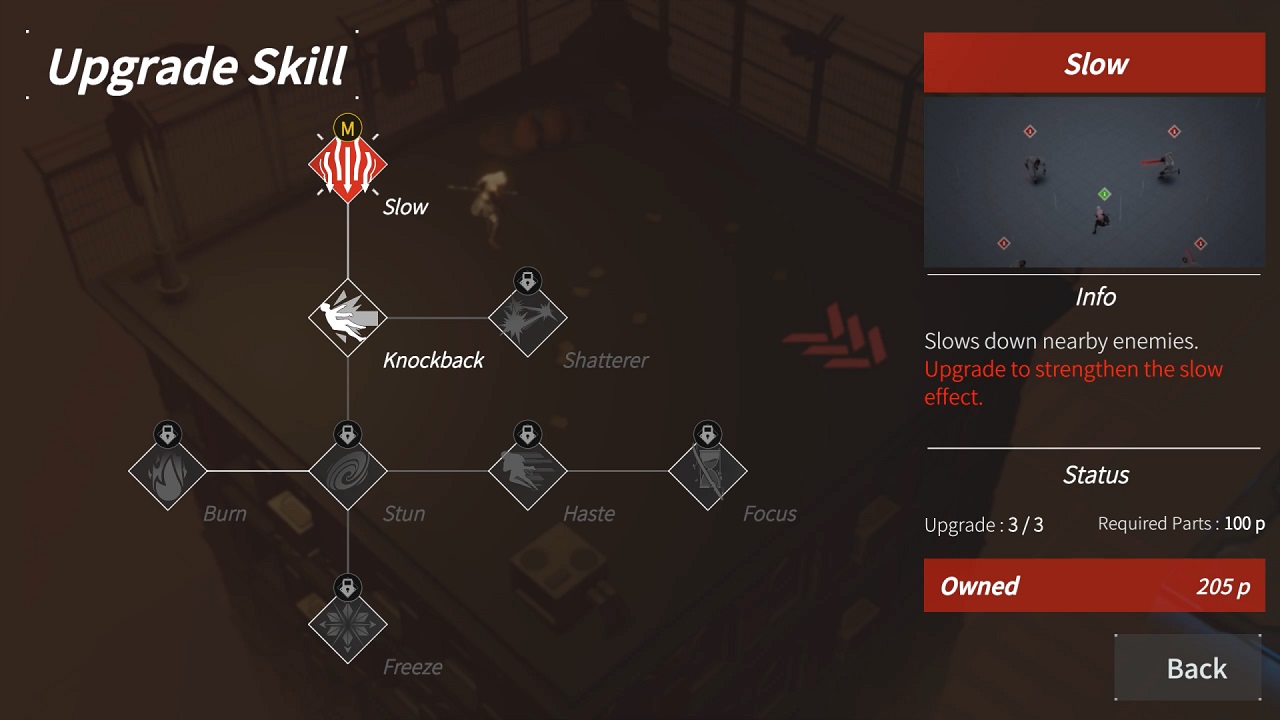The width and height of the screenshot is (1280, 720).
Task: Select the Stun skill node
Action: coord(347,470)
